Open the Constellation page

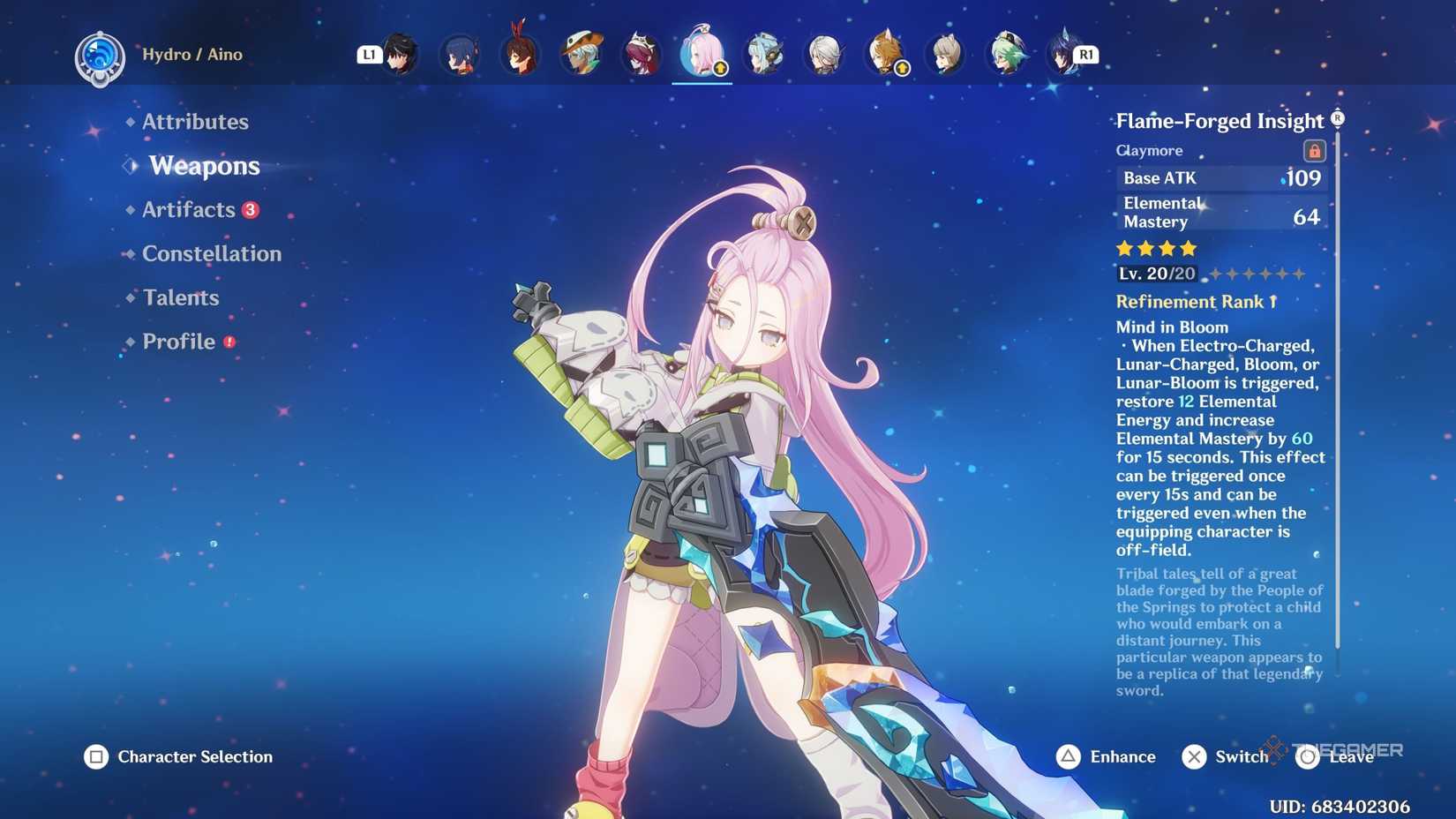click(212, 254)
